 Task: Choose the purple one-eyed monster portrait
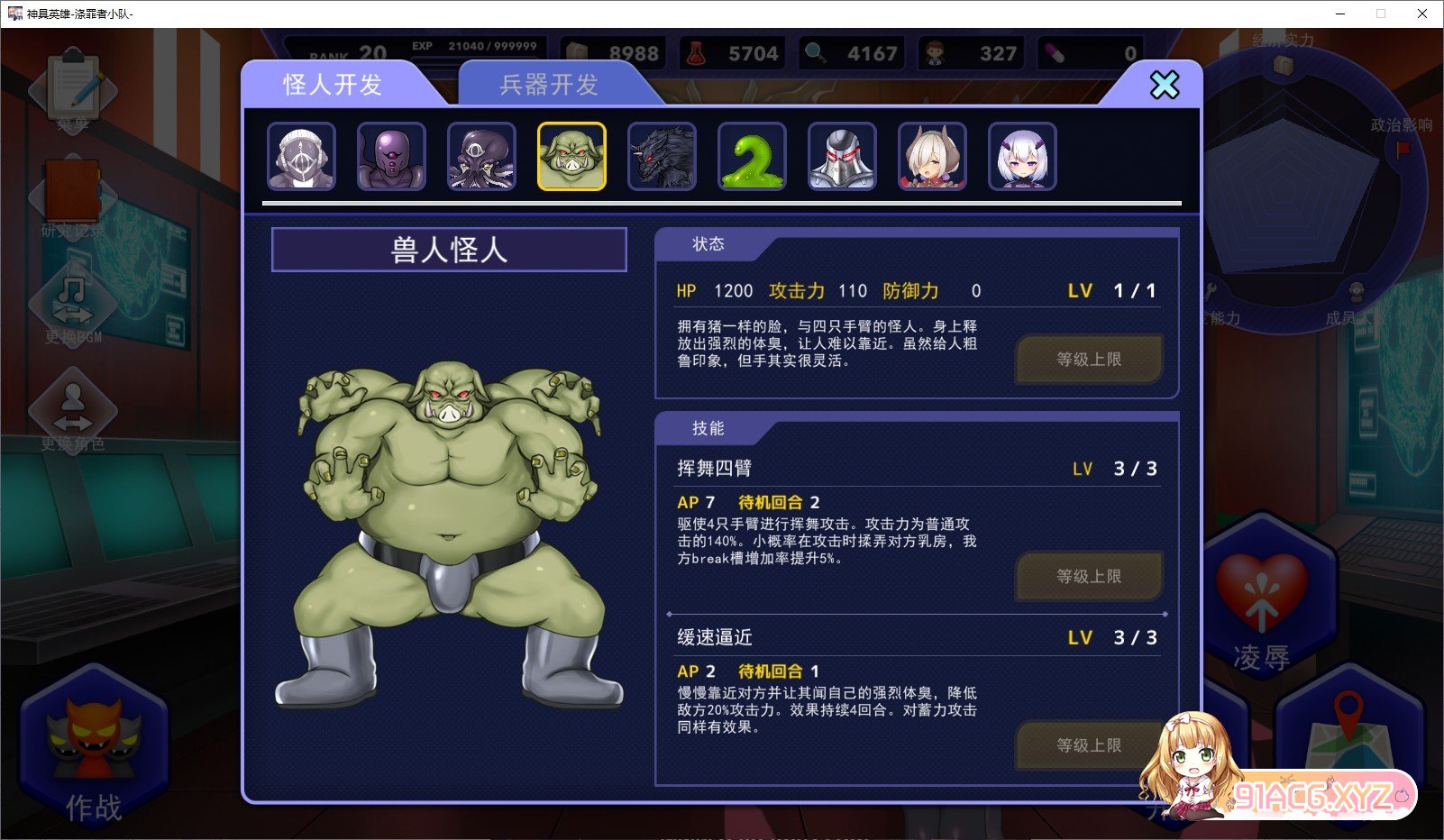pos(392,157)
